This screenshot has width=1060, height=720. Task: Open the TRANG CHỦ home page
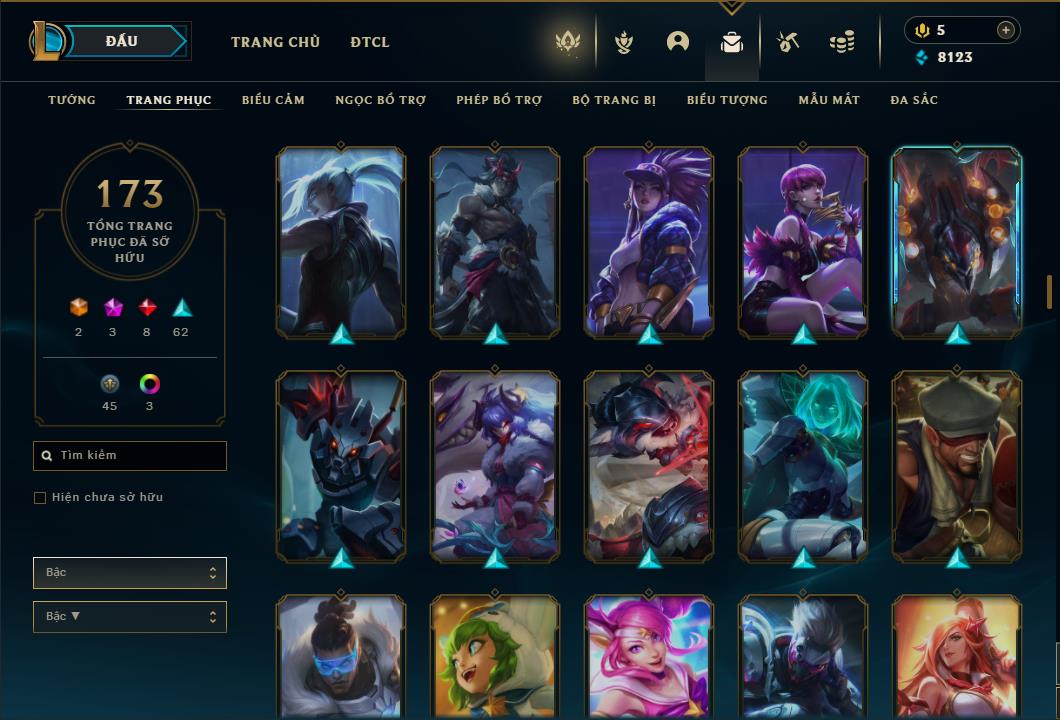pos(275,42)
